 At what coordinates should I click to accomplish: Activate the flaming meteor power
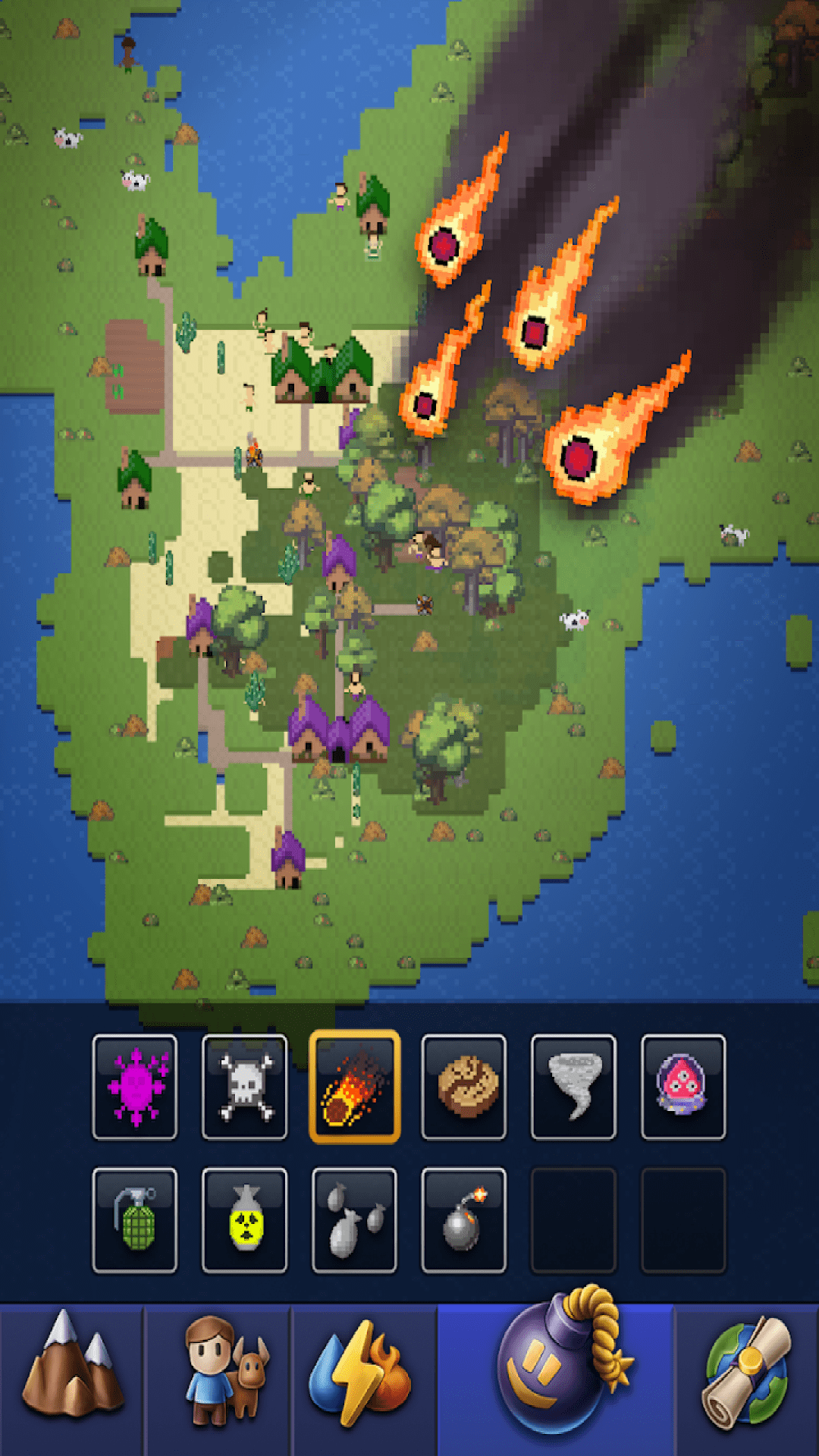click(354, 1087)
